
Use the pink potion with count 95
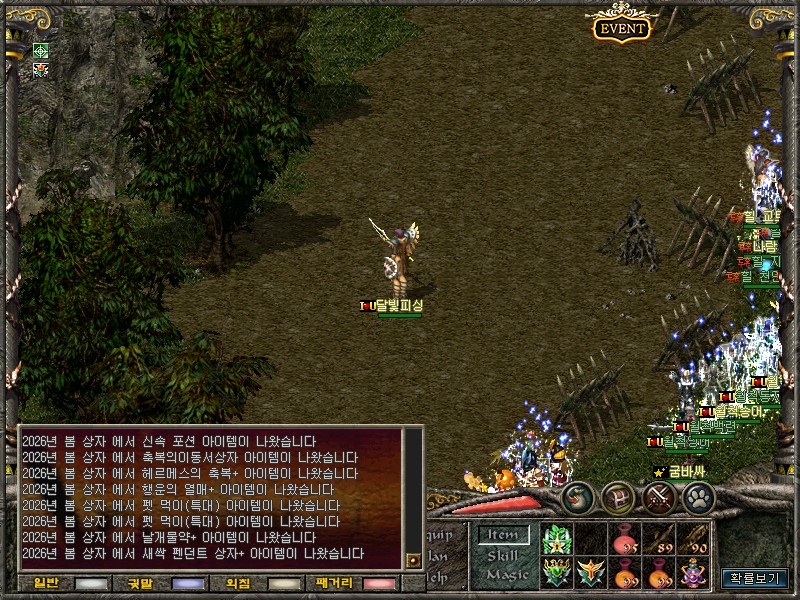pyautogui.click(x=625, y=540)
